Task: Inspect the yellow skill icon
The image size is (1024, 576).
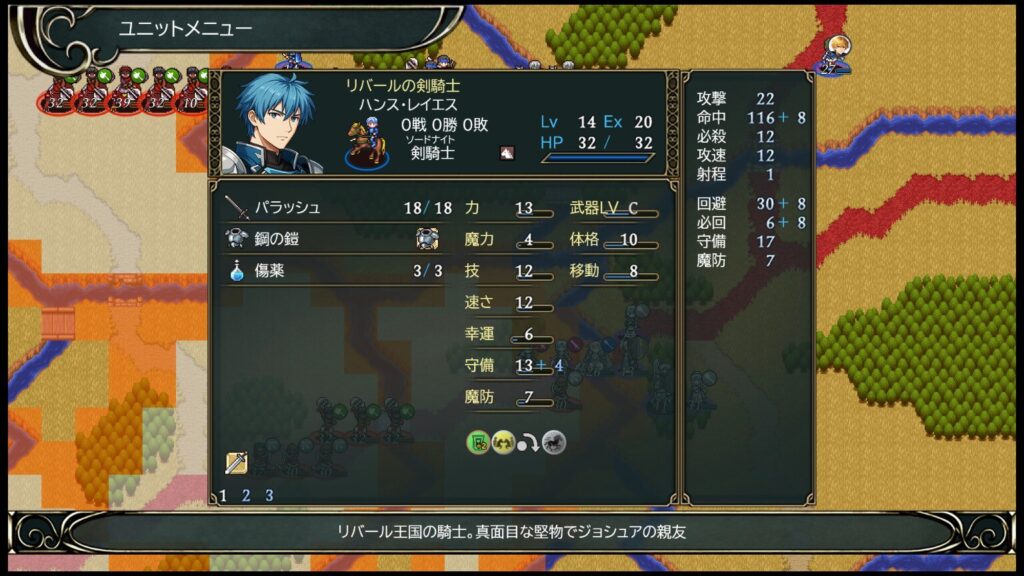Action: pyautogui.click(x=503, y=442)
